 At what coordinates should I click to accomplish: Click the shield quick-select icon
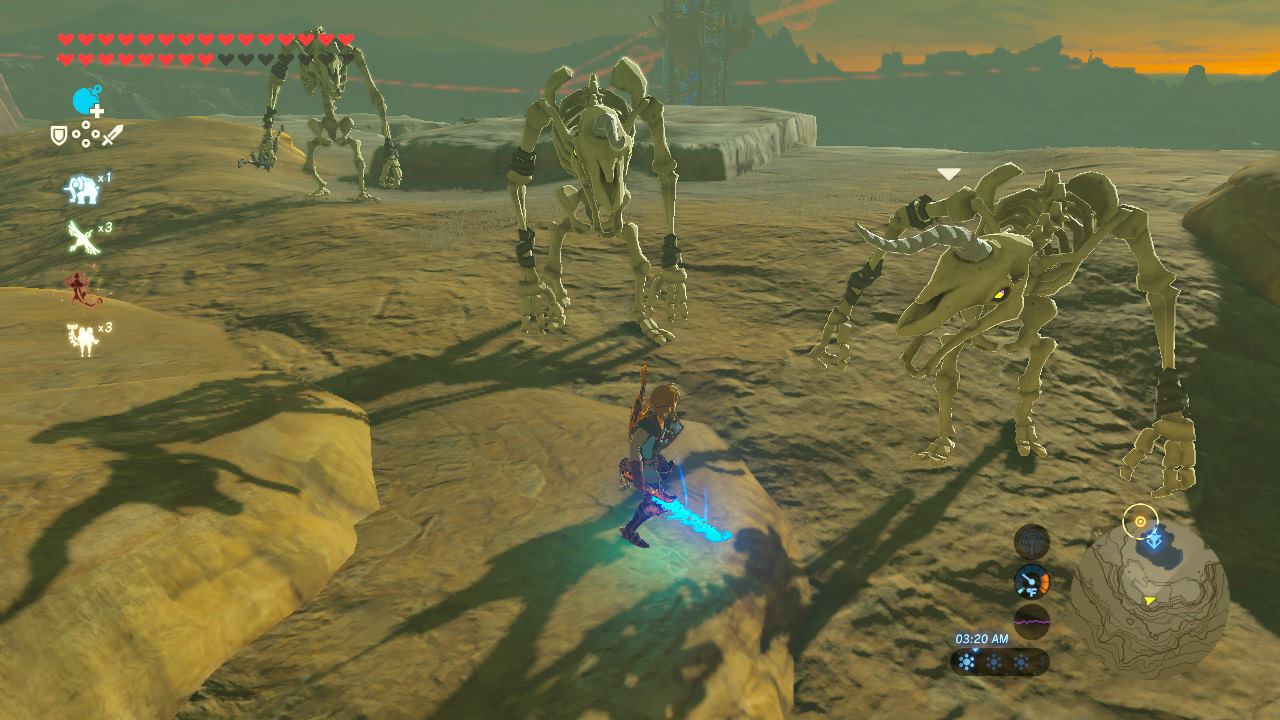[60, 135]
